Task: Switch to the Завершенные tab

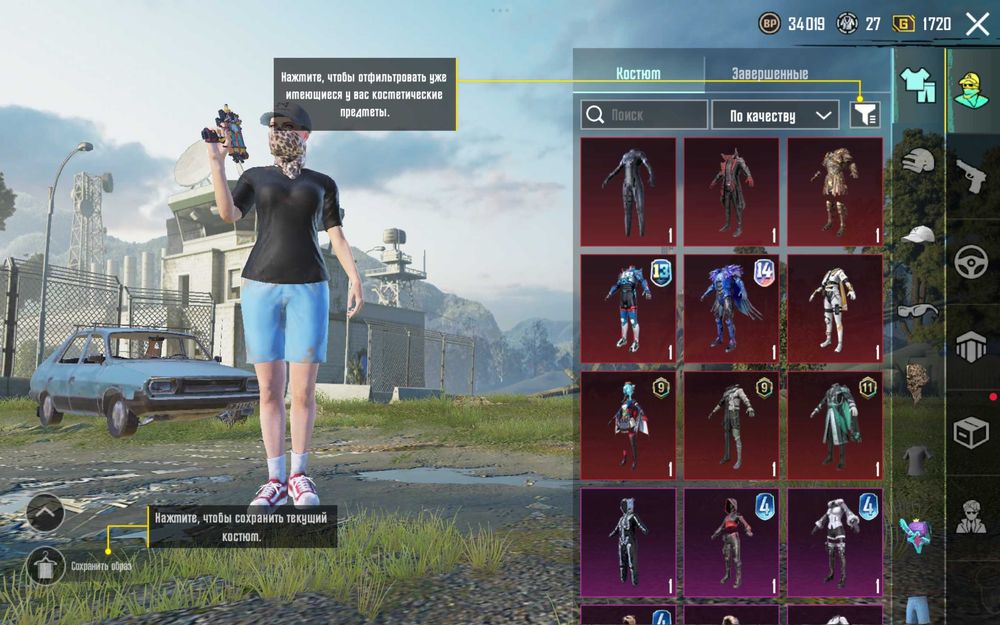Action: (x=769, y=74)
